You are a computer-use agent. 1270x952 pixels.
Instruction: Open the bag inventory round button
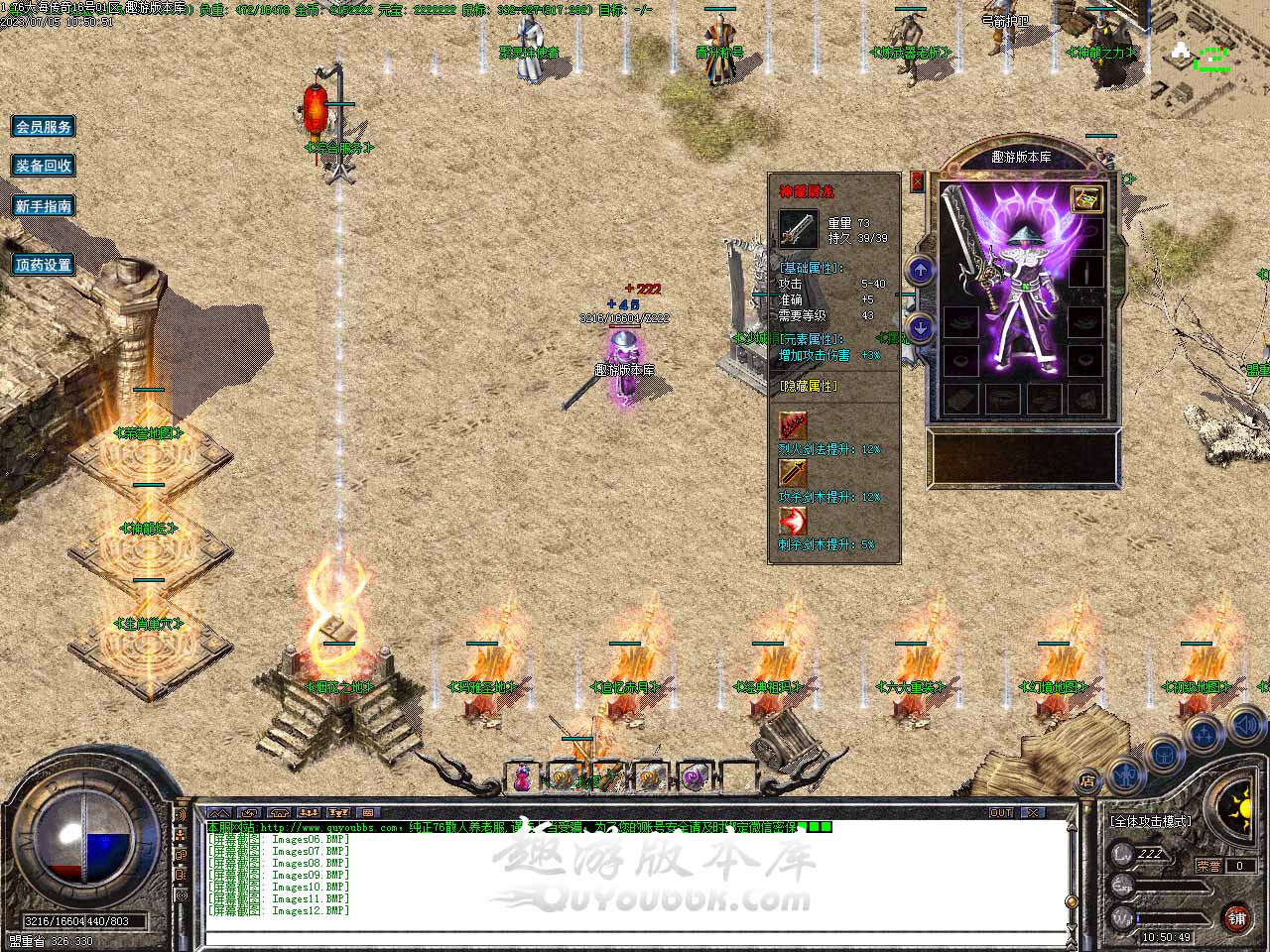[x=1163, y=756]
